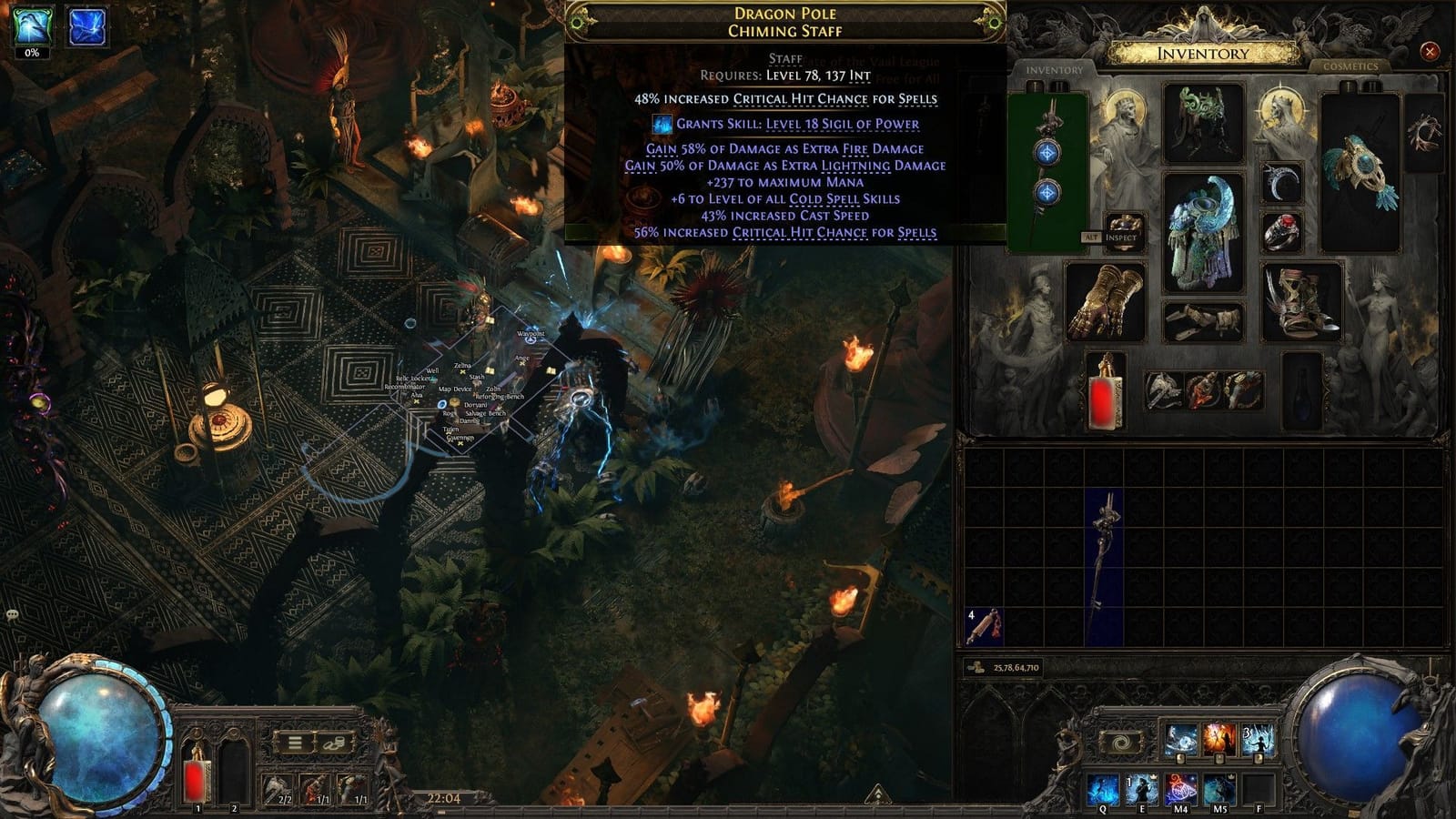Open the hamburger menu icon on the bottom bar
1456x819 pixels.
[293, 743]
